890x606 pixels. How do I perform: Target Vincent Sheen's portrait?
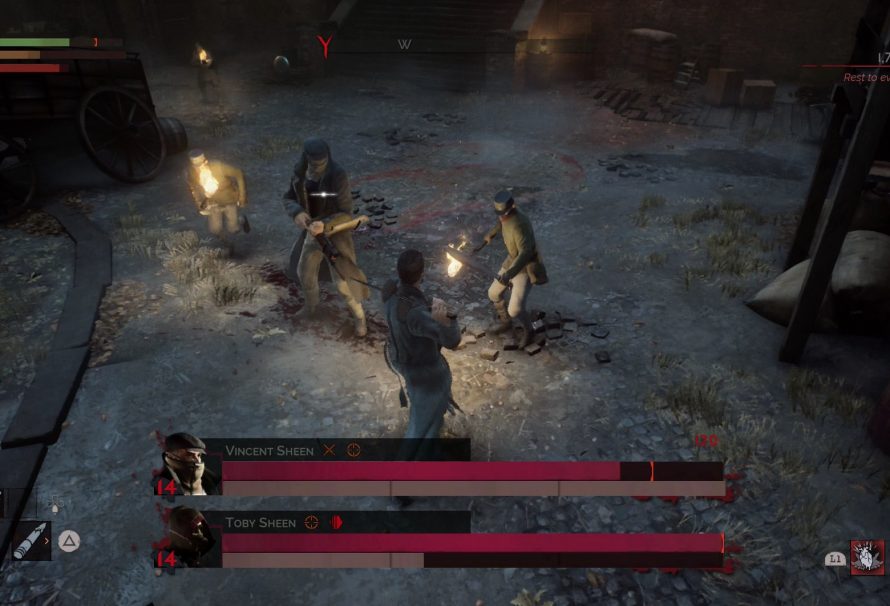click(188, 463)
